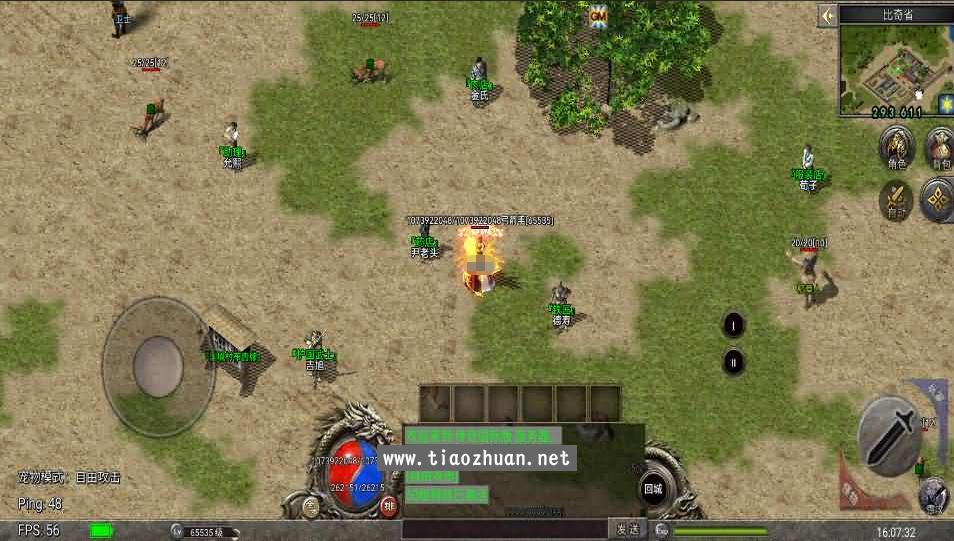The width and height of the screenshot is (954, 541).
Task: Tap the small skill button below the sword
Action: (934, 492)
